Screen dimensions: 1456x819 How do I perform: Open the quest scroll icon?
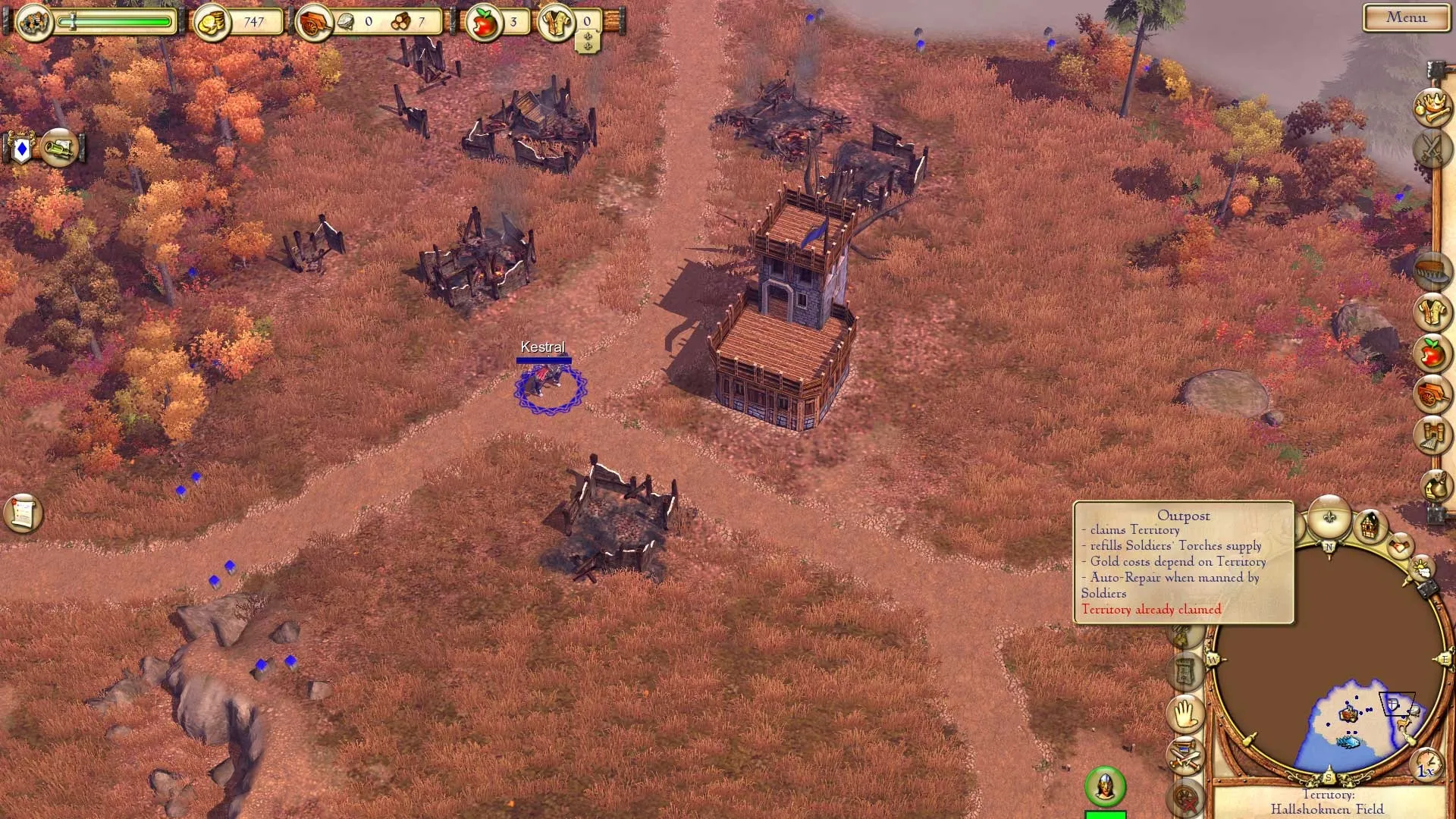(23, 513)
